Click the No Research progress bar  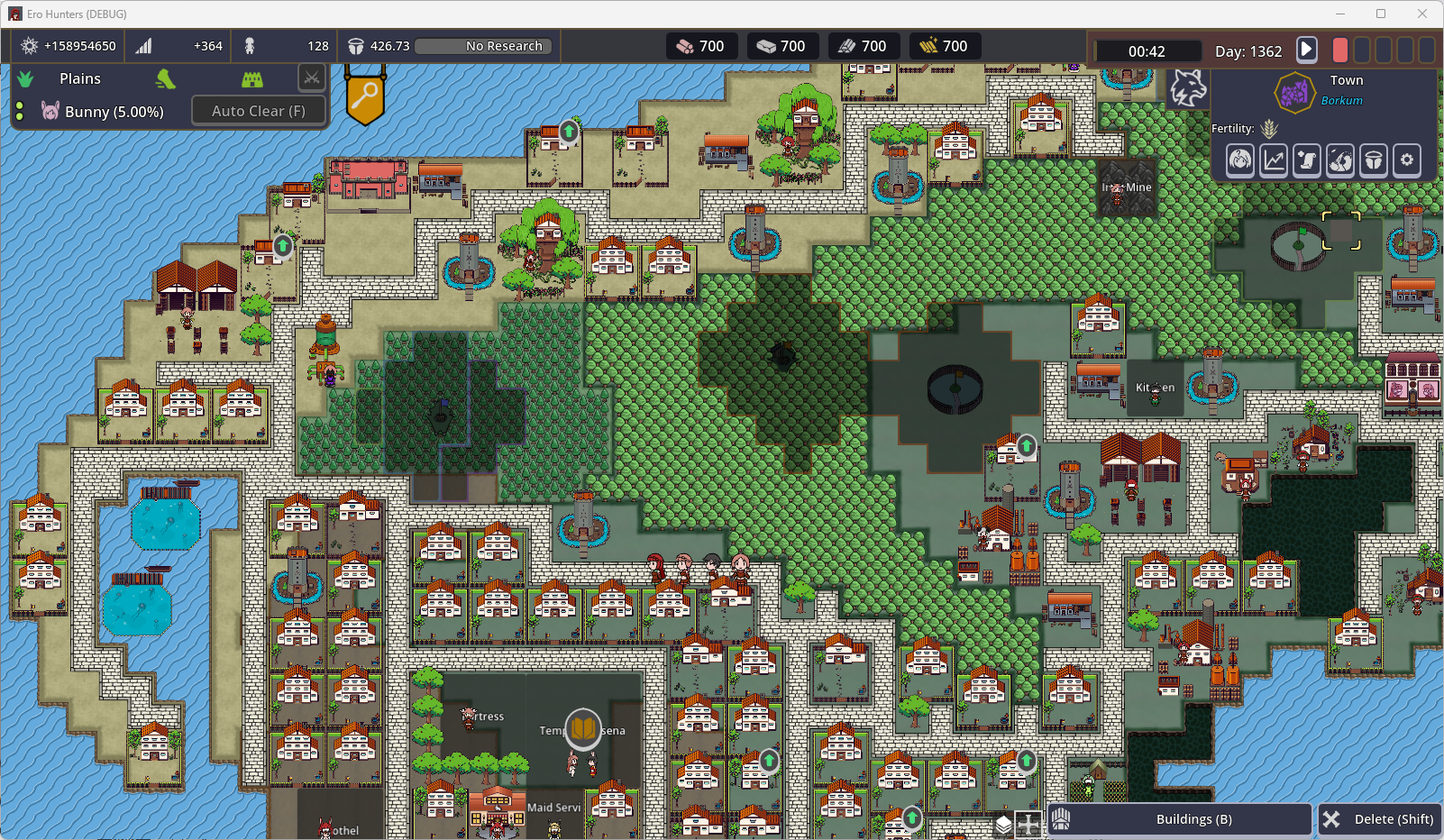[x=483, y=46]
